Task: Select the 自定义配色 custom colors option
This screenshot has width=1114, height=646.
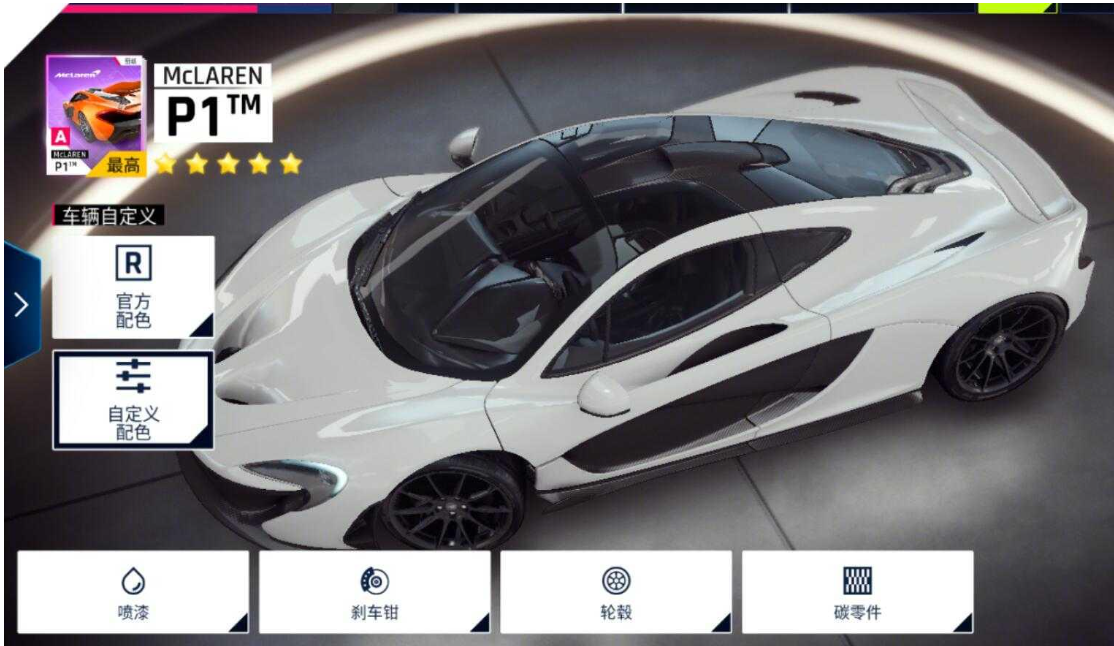Action: [x=133, y=399]
